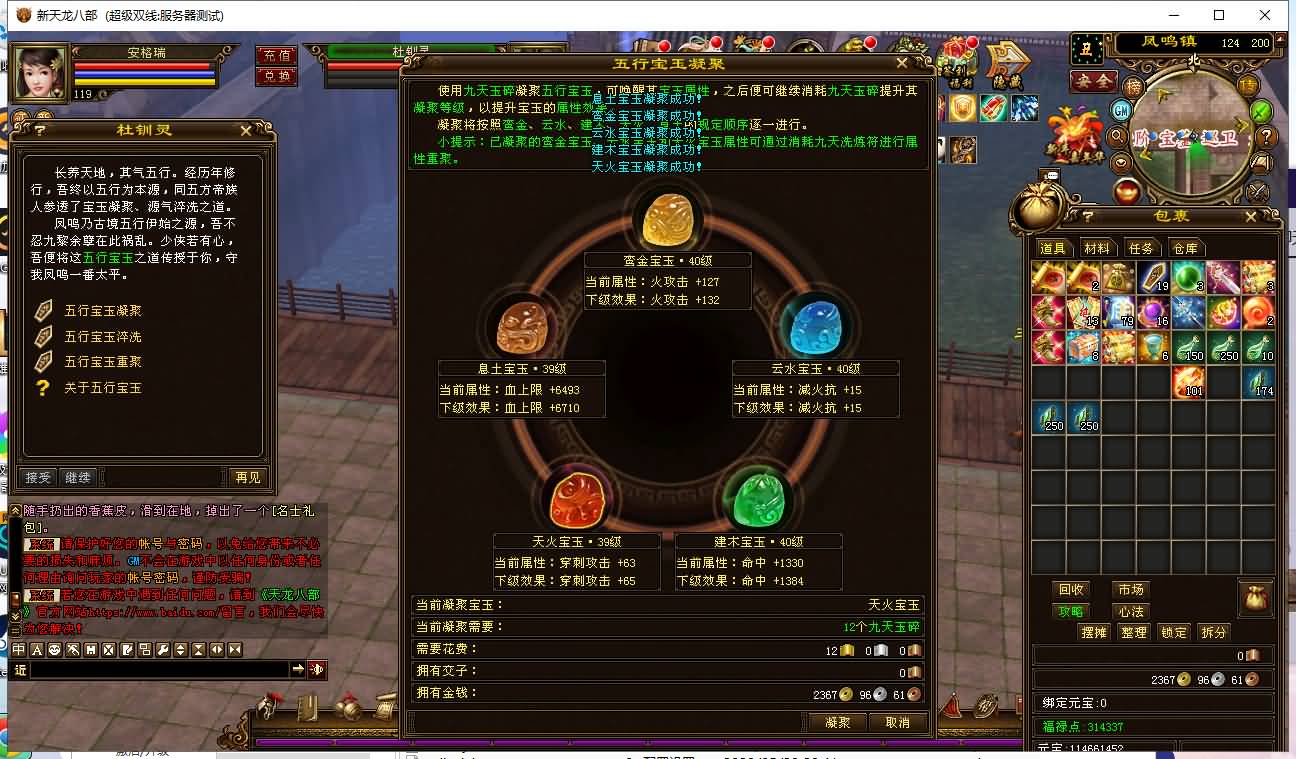Click the 隐藏 arrow icon below the event rewards
Image resolution: width=1296 pixels, height=759 pixels.
pos(1006,61)
